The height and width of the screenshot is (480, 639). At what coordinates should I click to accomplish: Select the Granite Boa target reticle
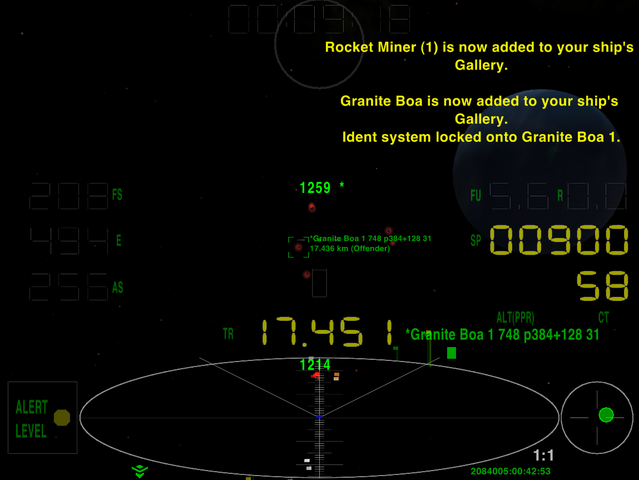coord(298,247)
